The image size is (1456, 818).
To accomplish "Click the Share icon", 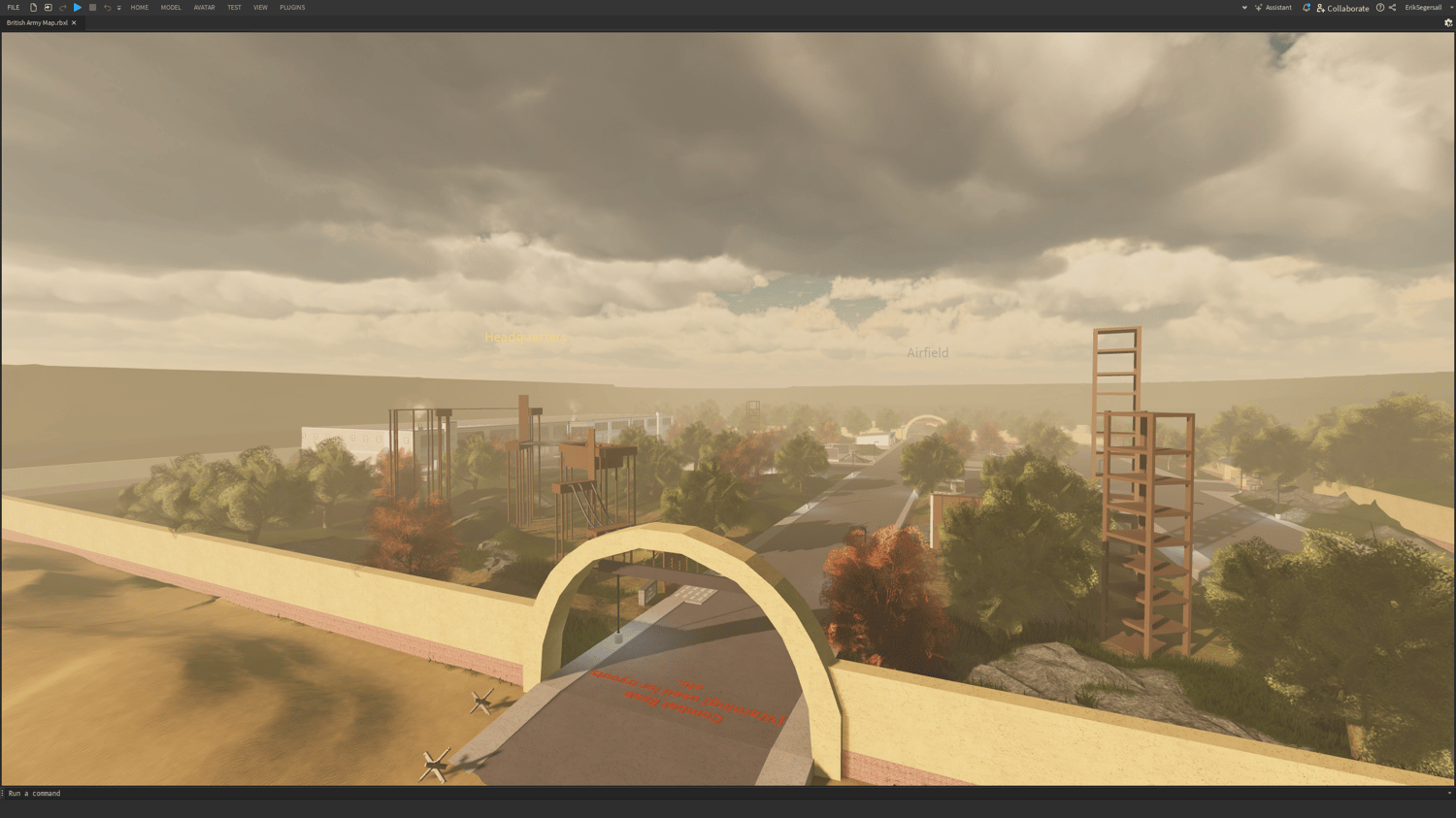I will tap(1392, 7).
